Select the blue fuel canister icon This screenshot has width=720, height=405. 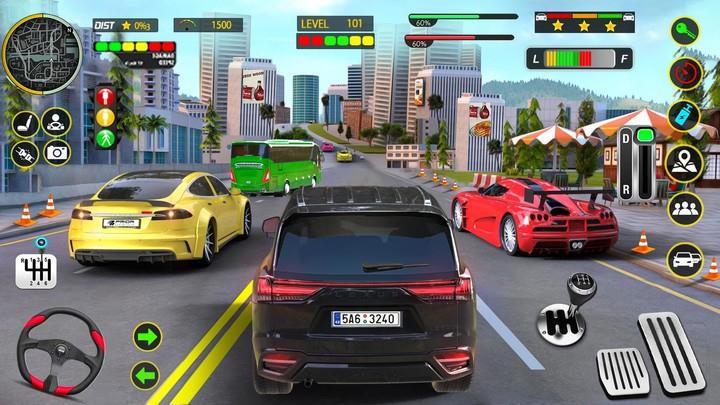coord(685,116)
